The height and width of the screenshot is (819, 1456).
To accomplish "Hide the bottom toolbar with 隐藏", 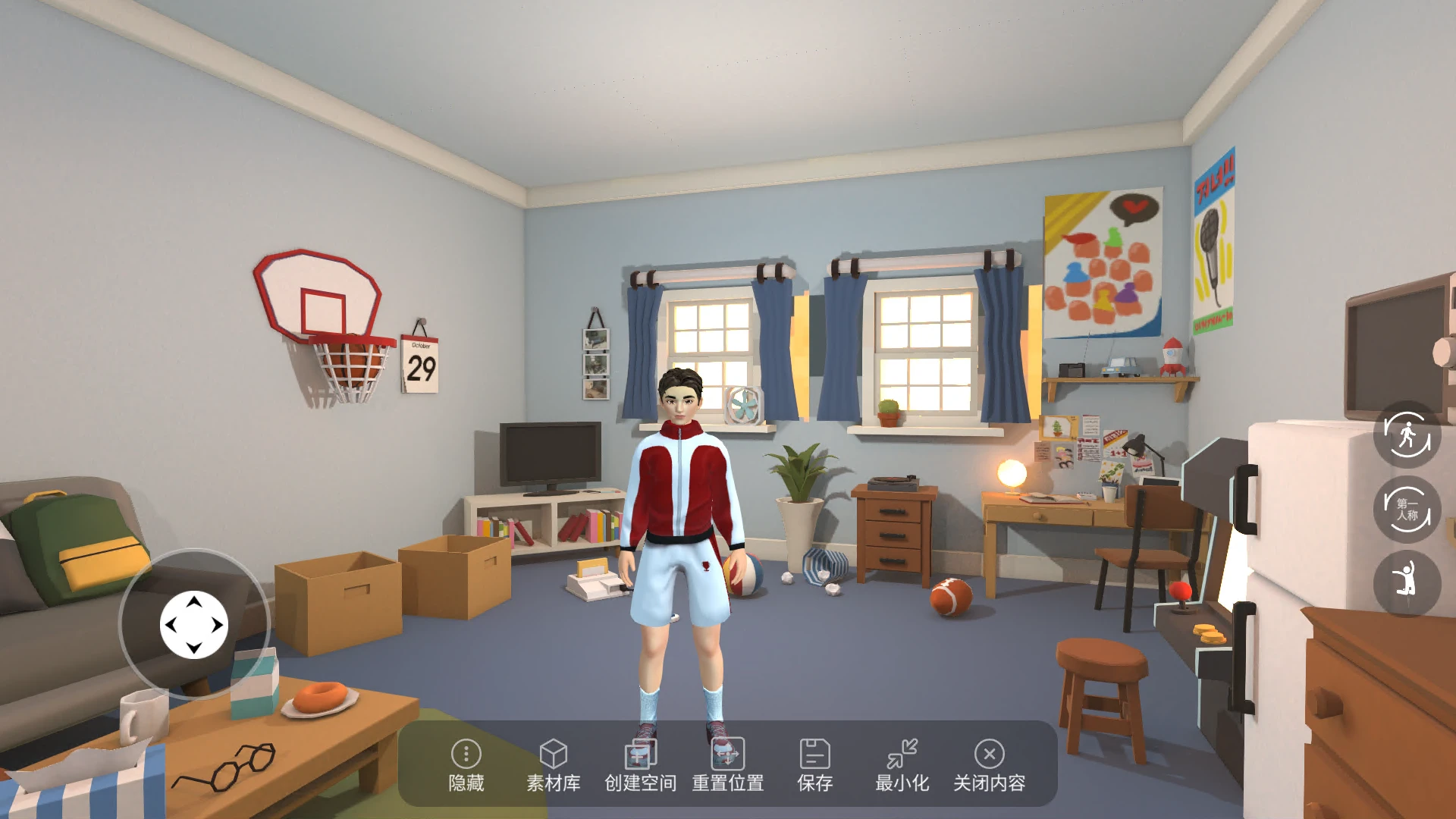I will click(x=466, y=764).
